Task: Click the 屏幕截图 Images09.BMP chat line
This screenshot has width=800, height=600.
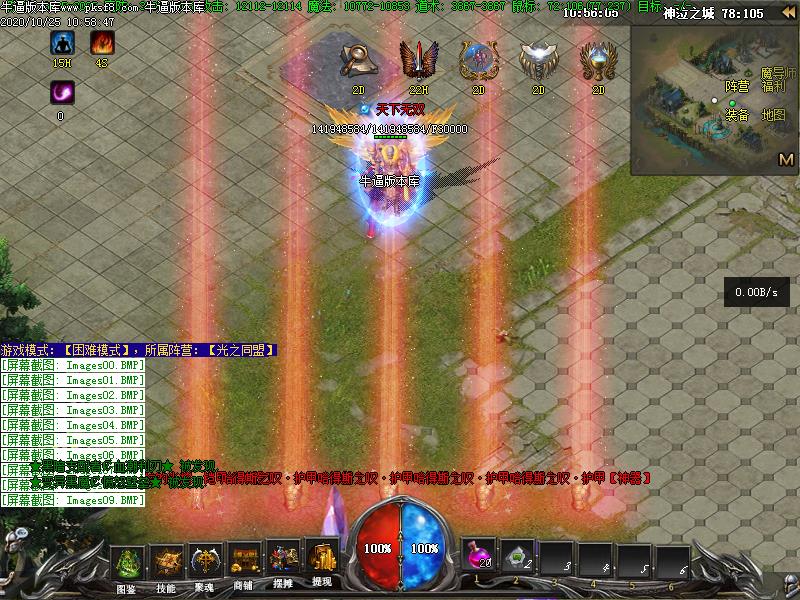Action: coord(73,499)
